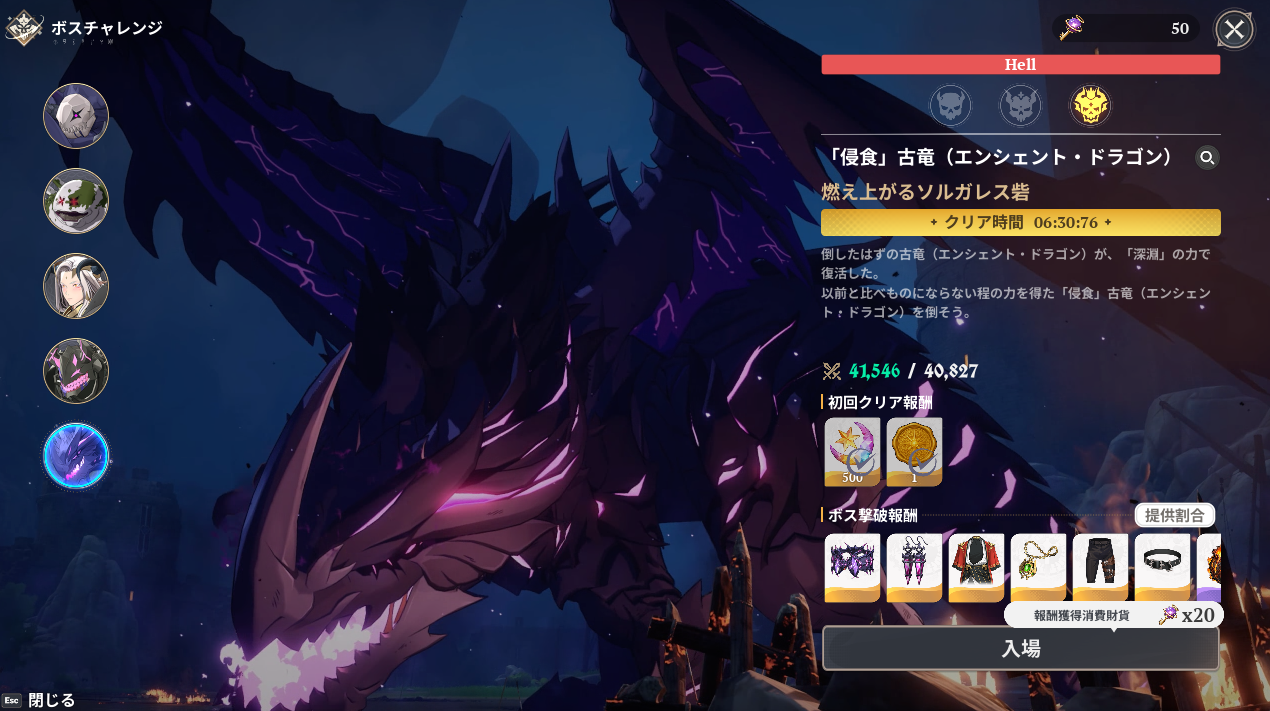
Task: View the black studded belt reward
Action: pyautogui.click(x=1162, y=567)
